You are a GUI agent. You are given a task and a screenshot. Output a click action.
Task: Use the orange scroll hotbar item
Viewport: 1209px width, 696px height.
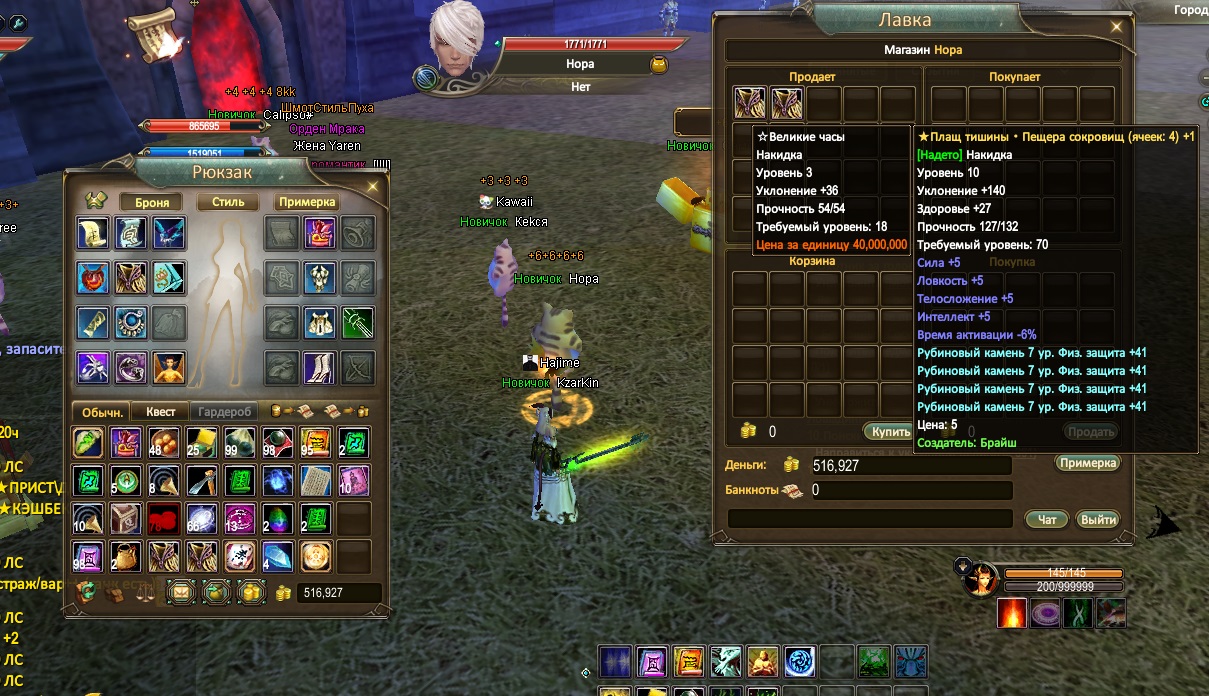tap(688, 662)
